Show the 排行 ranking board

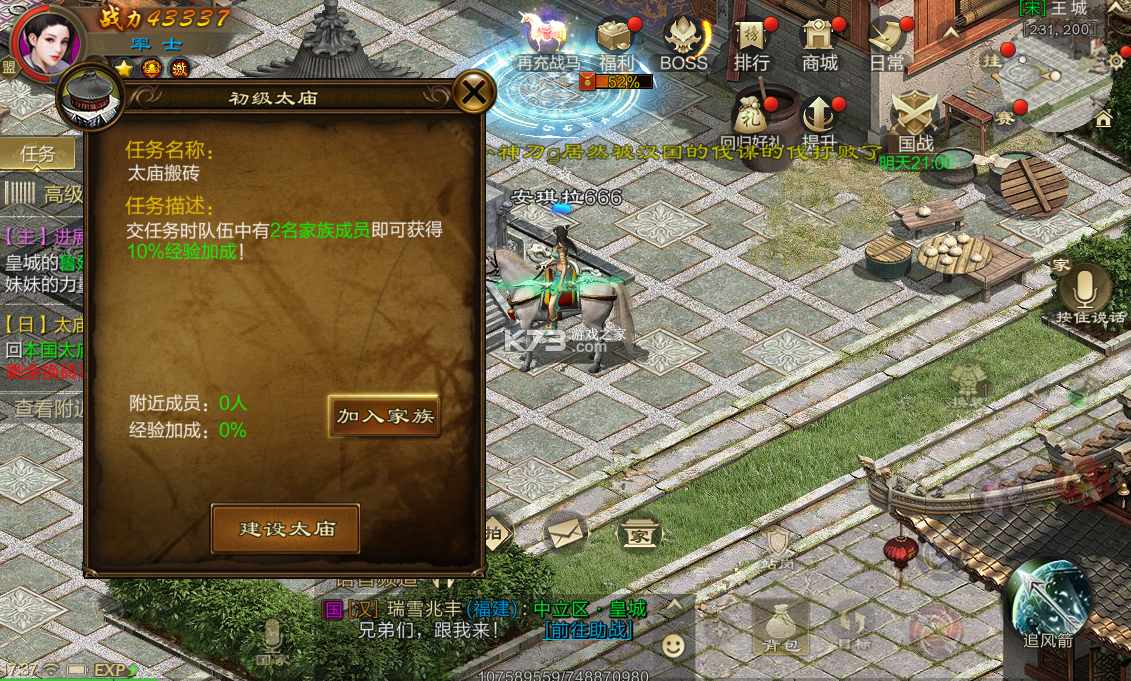pos(752,40)
